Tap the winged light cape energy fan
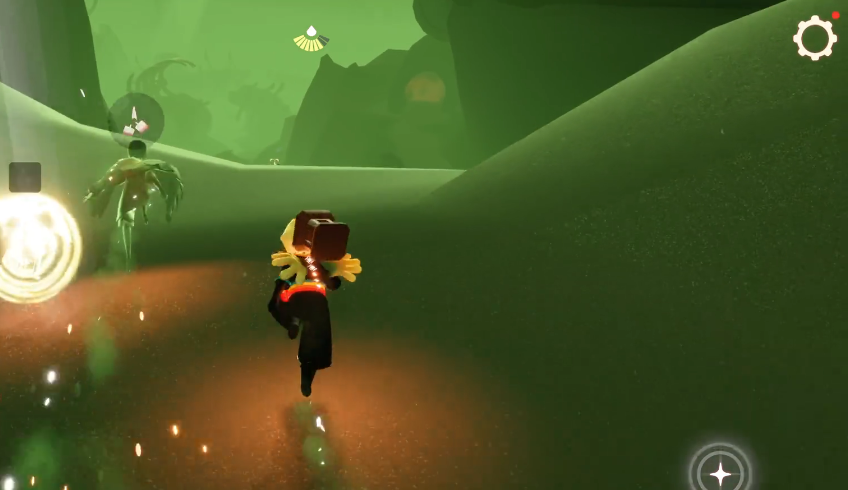This screenshot has width=848, height=490. [x=311, y=39]
